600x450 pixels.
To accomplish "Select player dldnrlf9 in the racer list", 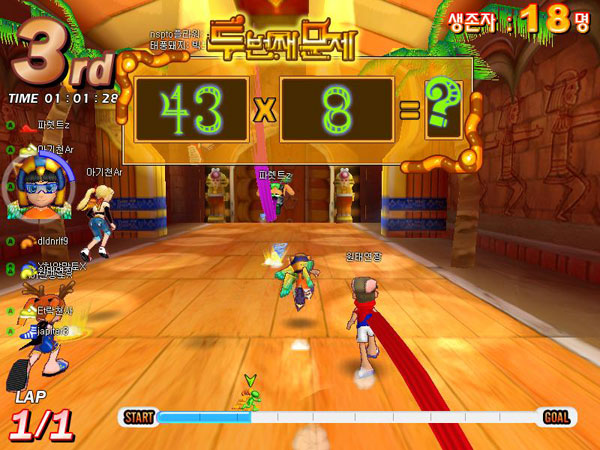I will tap(54, 241).
